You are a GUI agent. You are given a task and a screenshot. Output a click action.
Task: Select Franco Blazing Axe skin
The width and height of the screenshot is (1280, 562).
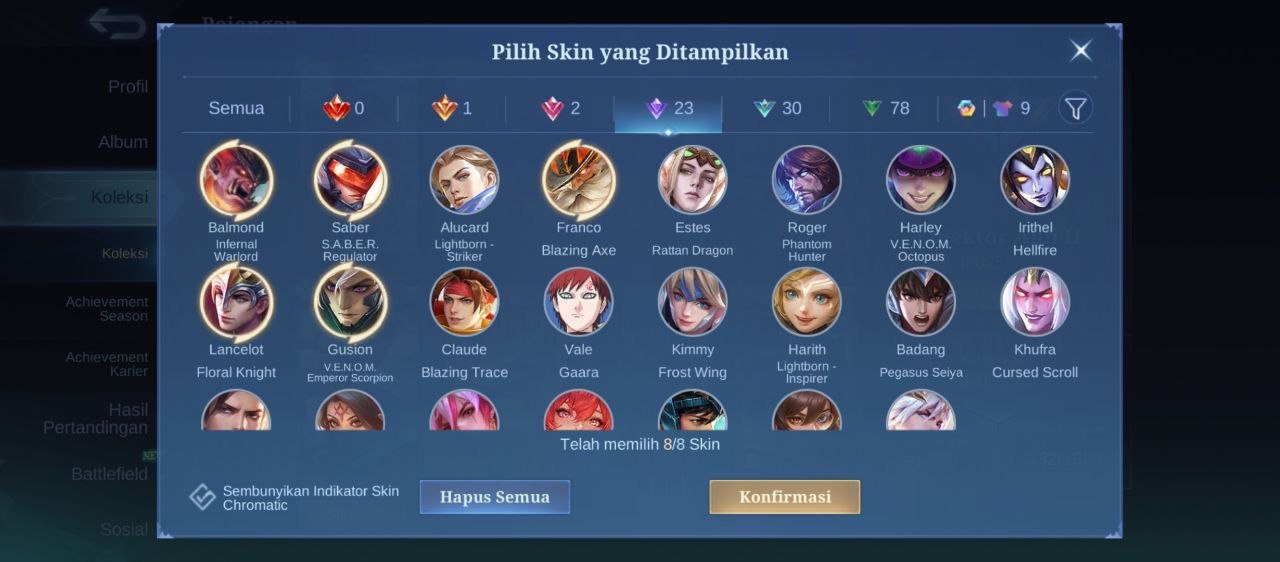(x=578, y=181)
